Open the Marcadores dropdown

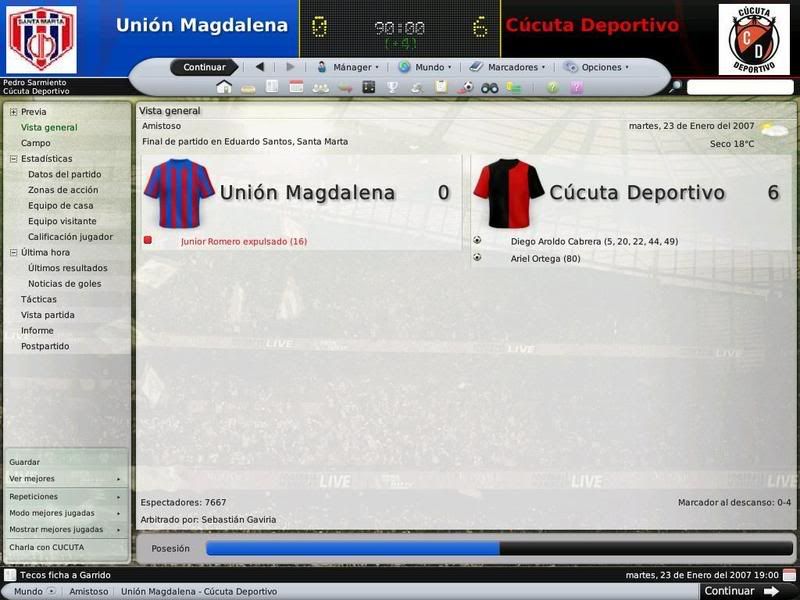pos(508,67)
